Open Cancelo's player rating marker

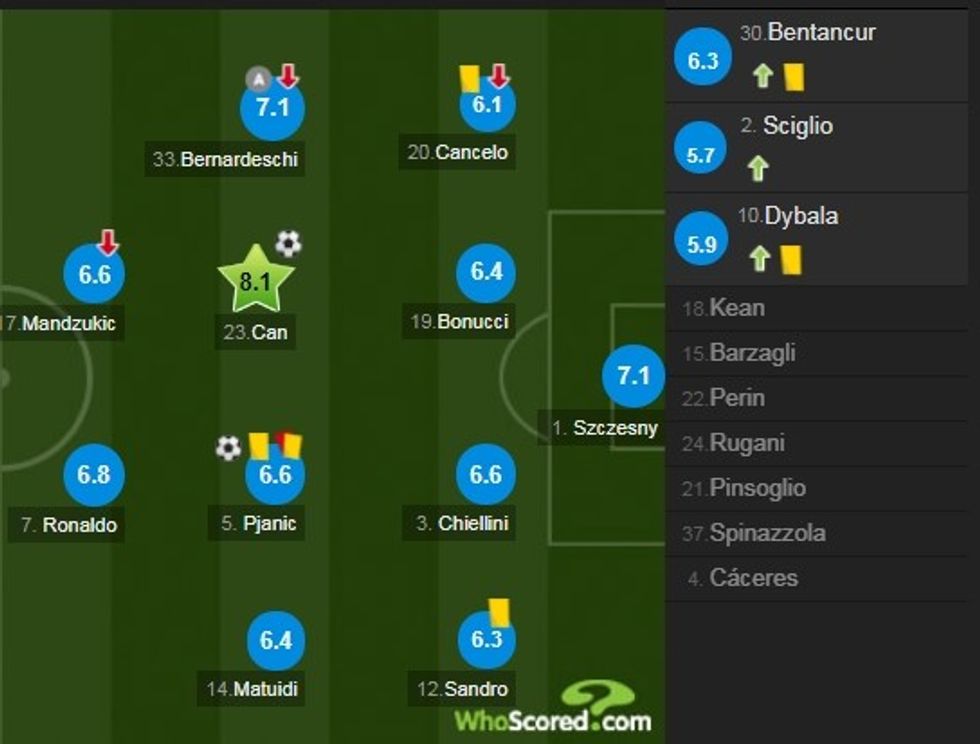pyautogui.click(x=486, y=105)
